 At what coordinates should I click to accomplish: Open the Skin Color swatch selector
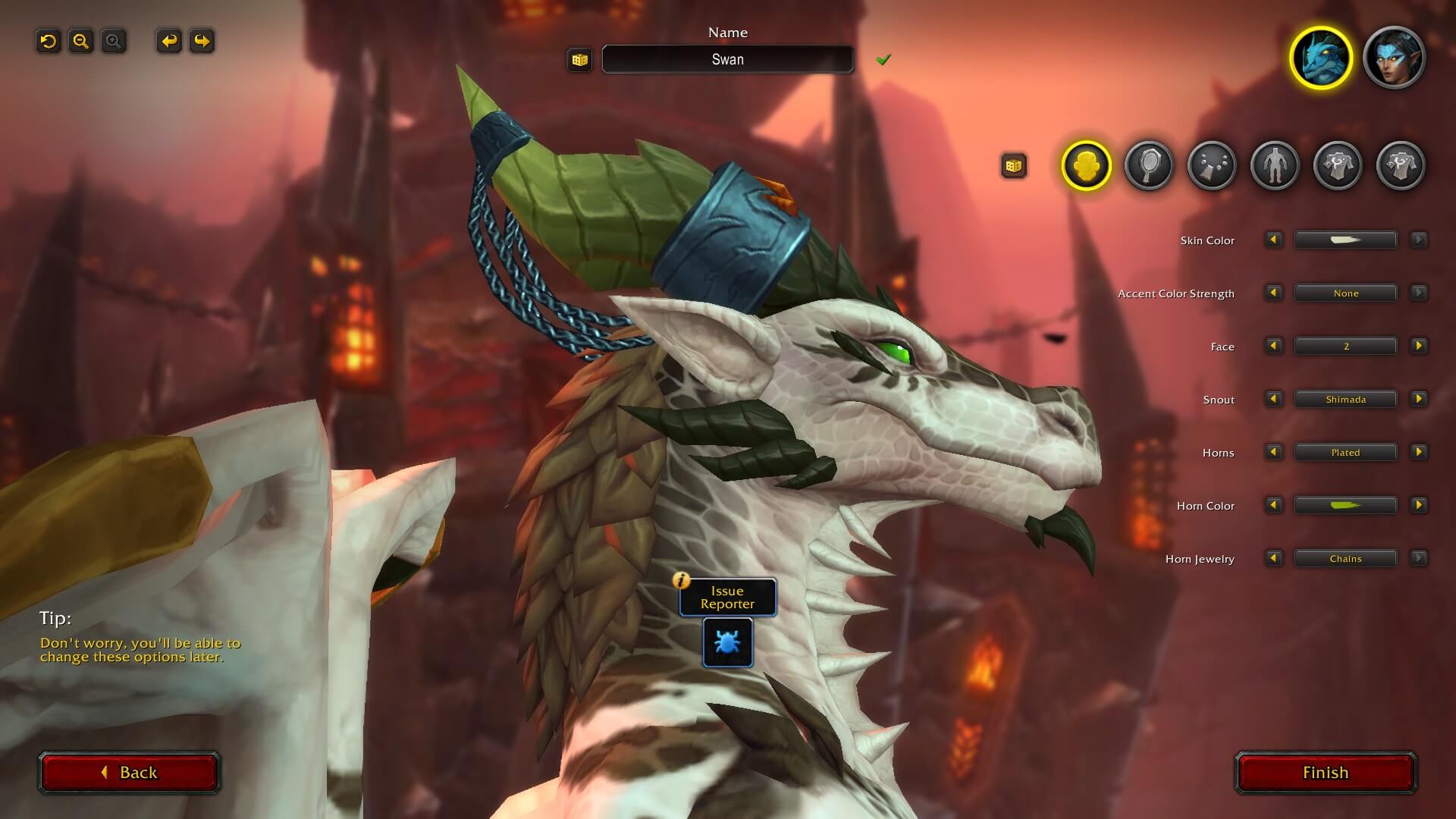[x=1345, y=240]
